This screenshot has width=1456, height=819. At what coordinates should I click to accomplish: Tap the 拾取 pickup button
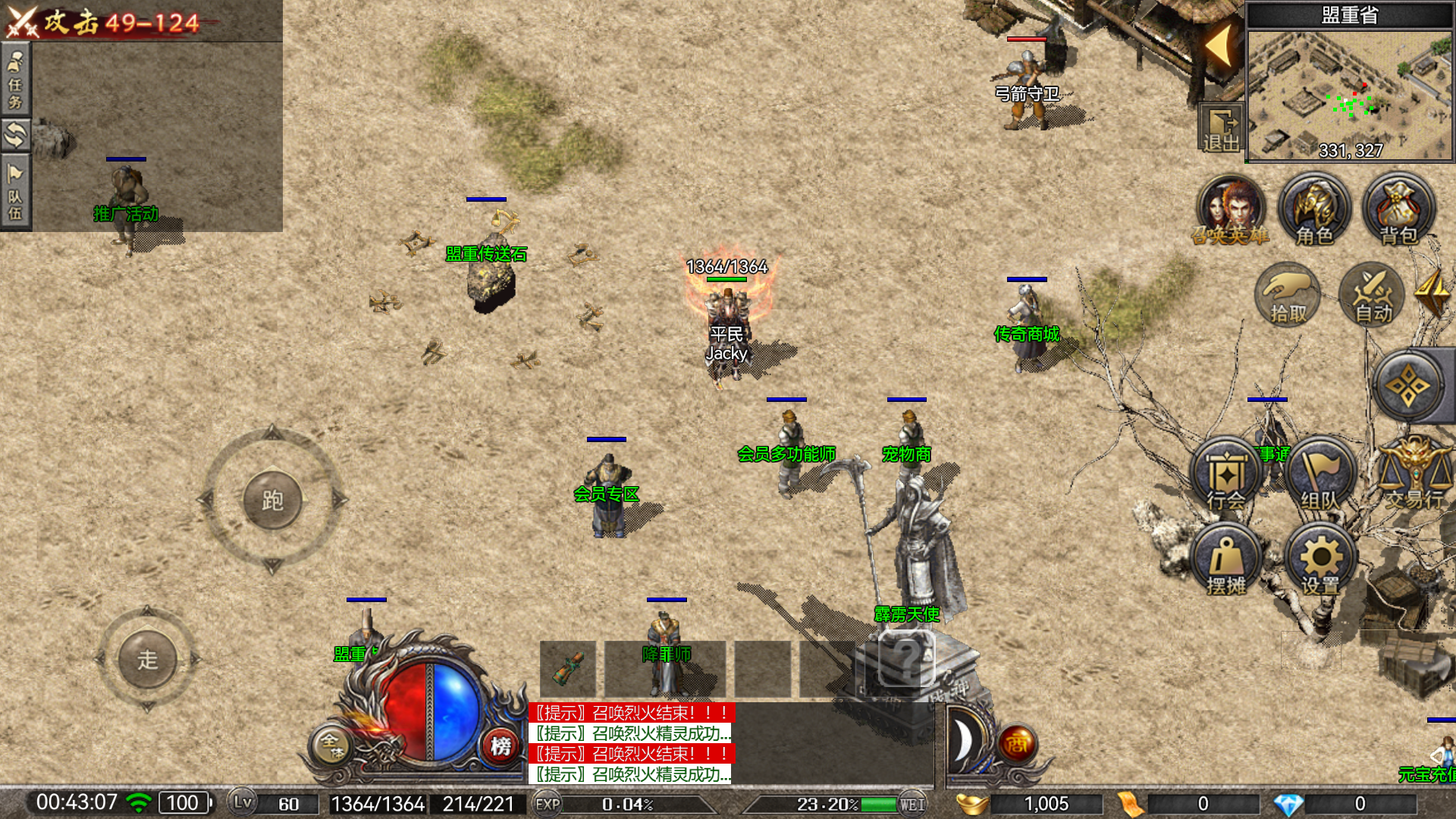coord(1288,296)
